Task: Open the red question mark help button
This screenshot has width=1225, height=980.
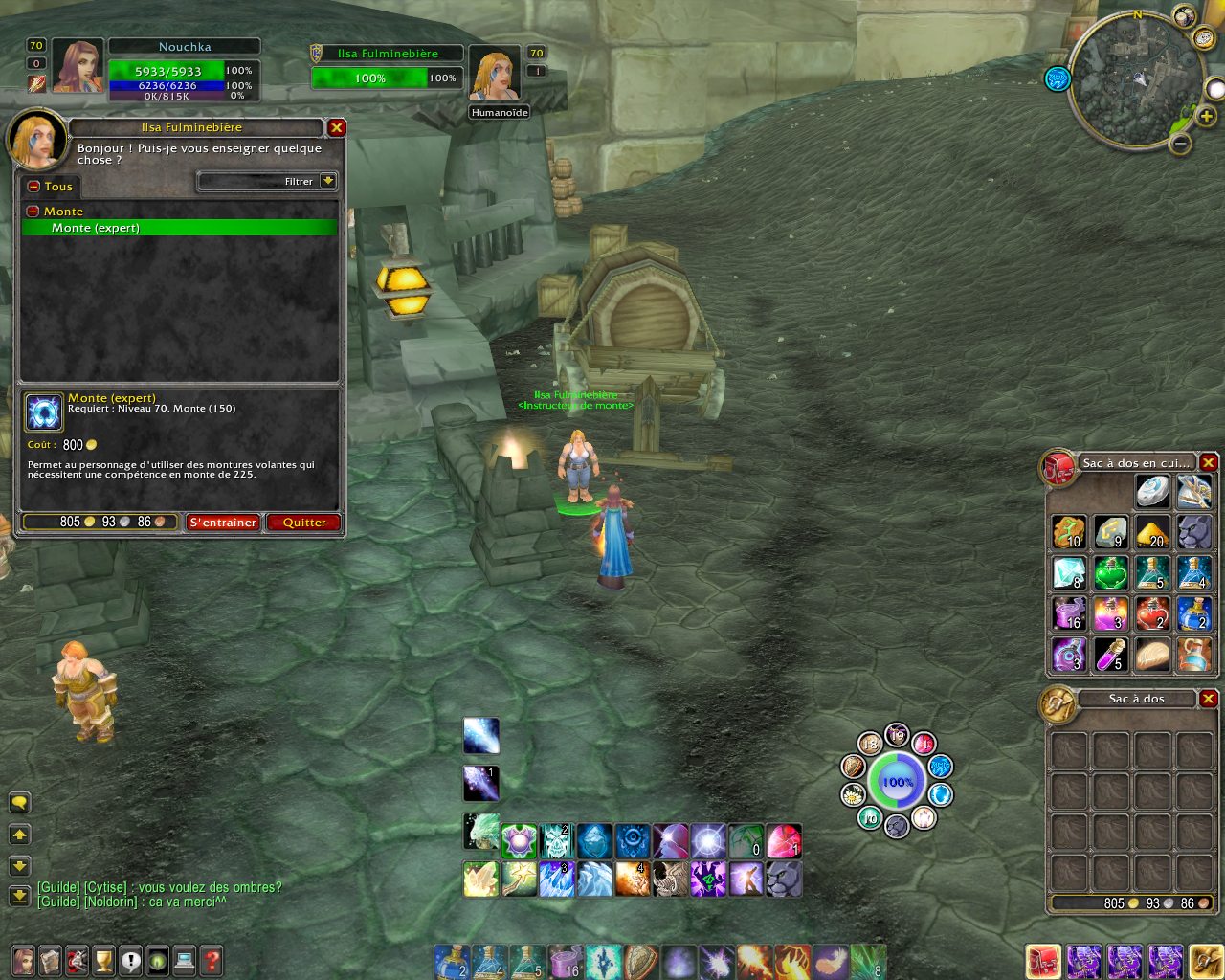Action: coord(212,959)
